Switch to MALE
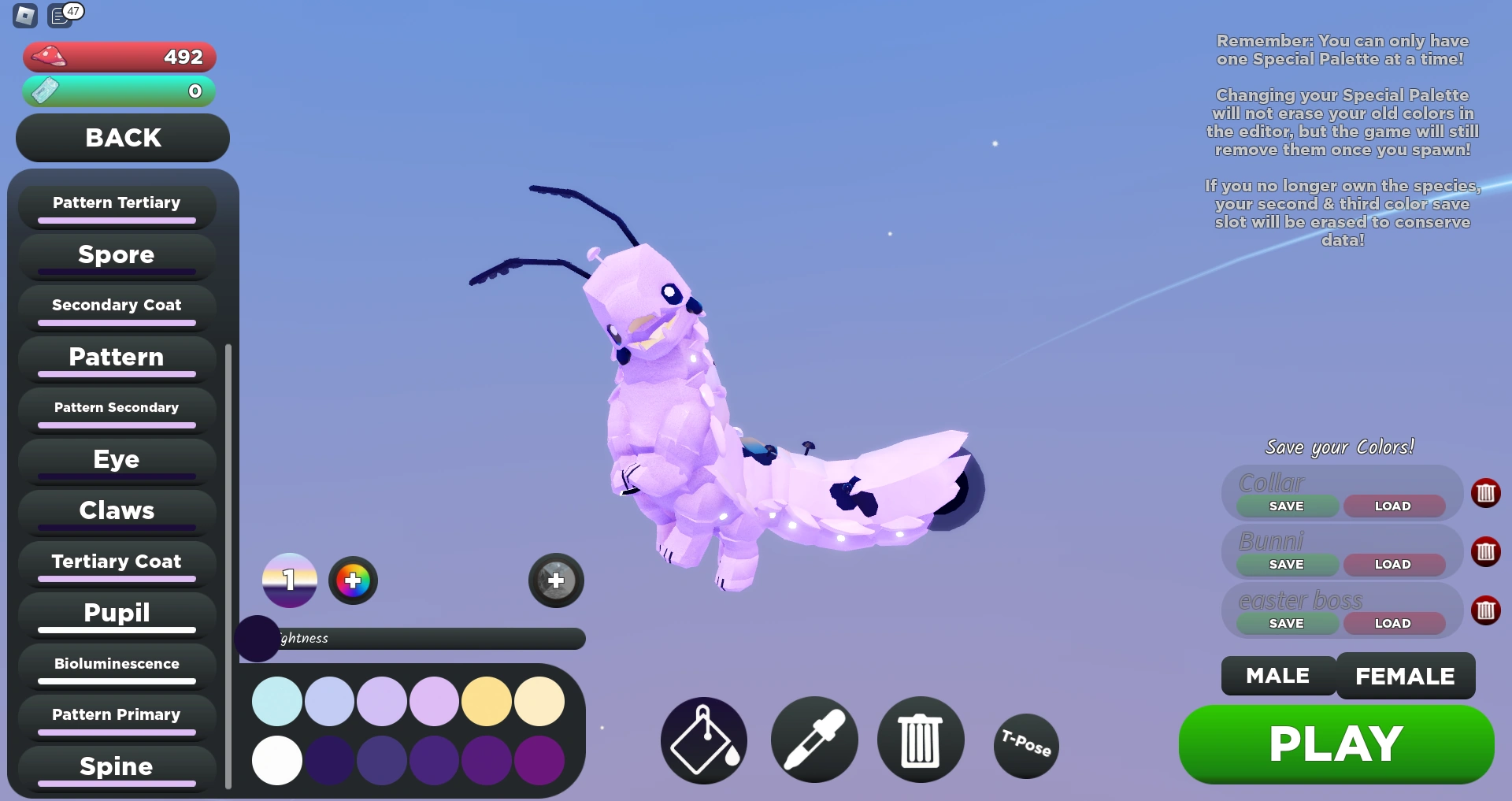 1277,675
